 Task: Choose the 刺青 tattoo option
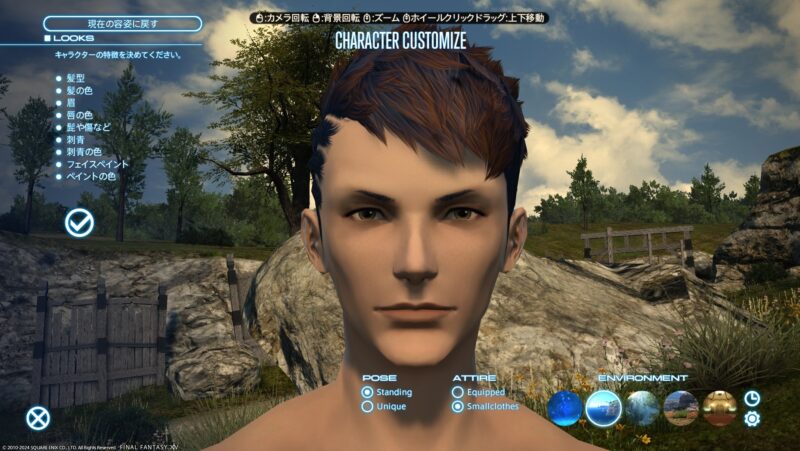pos(77,140)
